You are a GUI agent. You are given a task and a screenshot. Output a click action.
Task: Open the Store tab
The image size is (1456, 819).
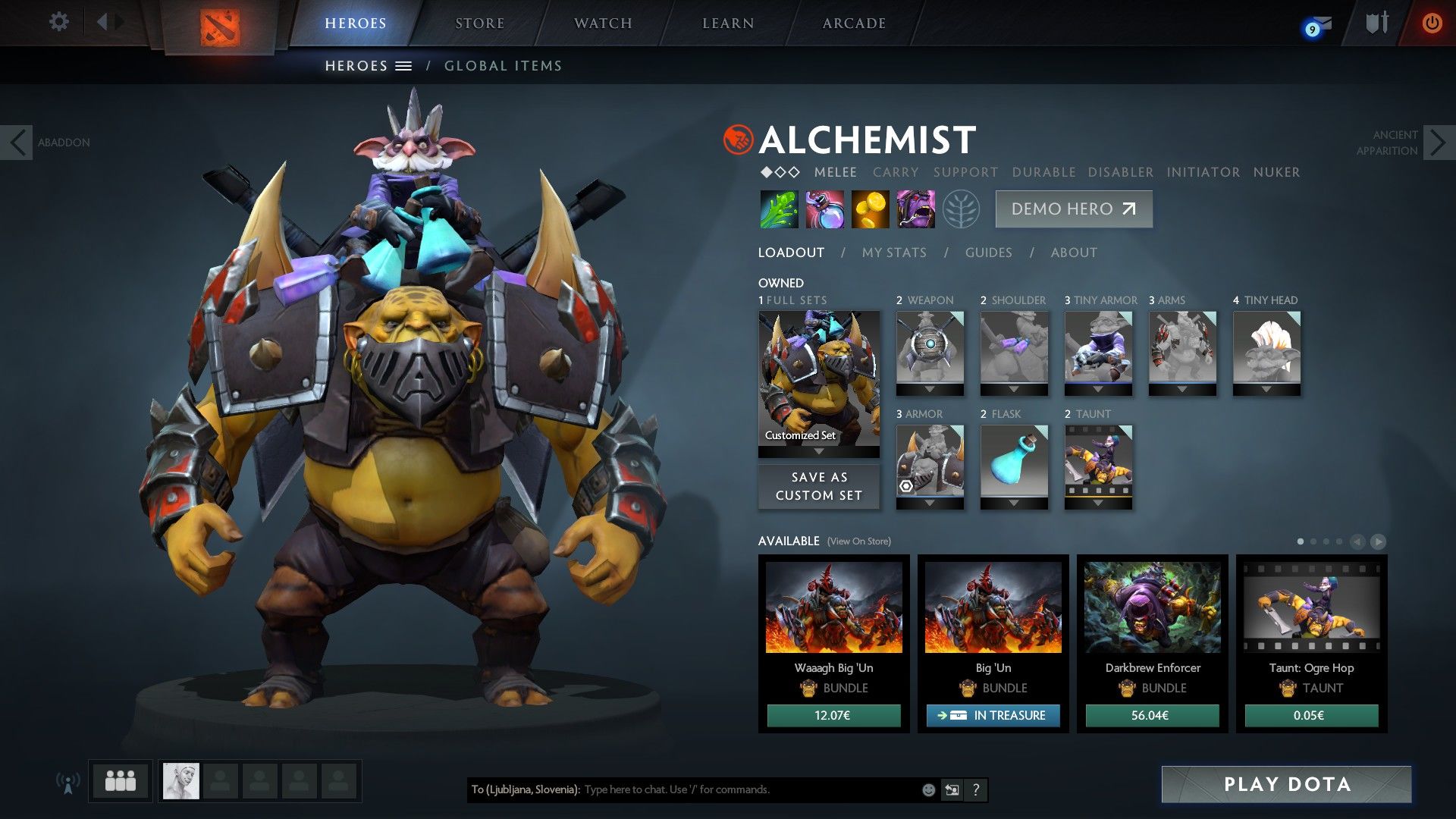pos(479,24)
